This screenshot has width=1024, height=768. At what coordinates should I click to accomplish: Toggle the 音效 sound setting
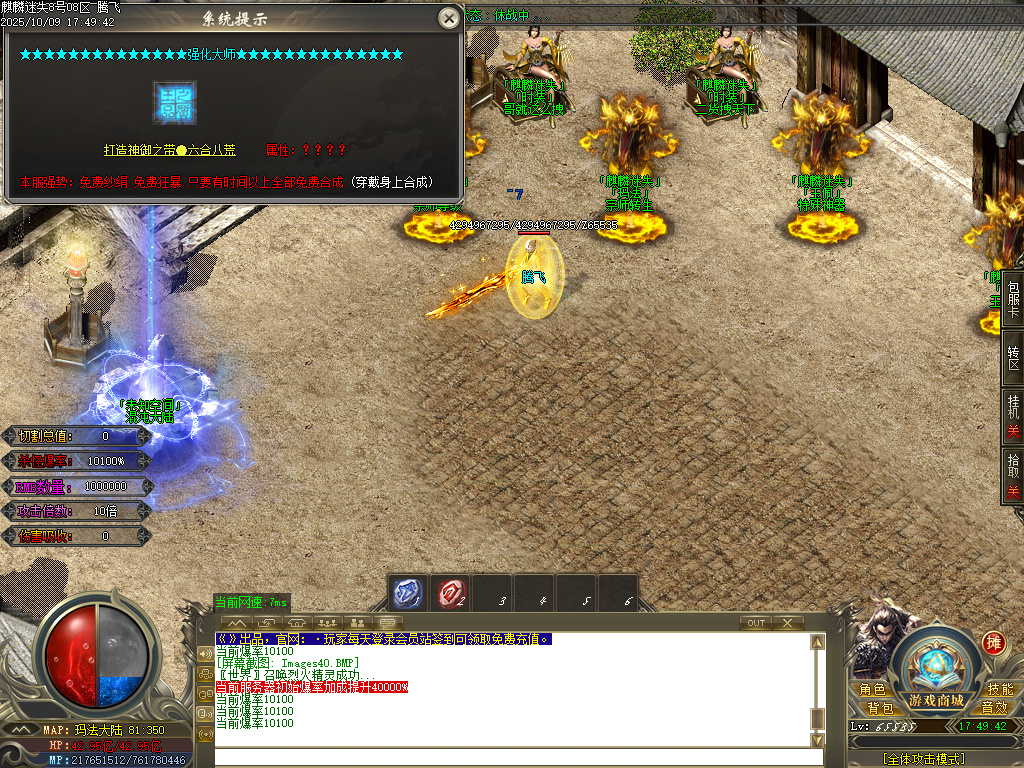coord(994,708)
